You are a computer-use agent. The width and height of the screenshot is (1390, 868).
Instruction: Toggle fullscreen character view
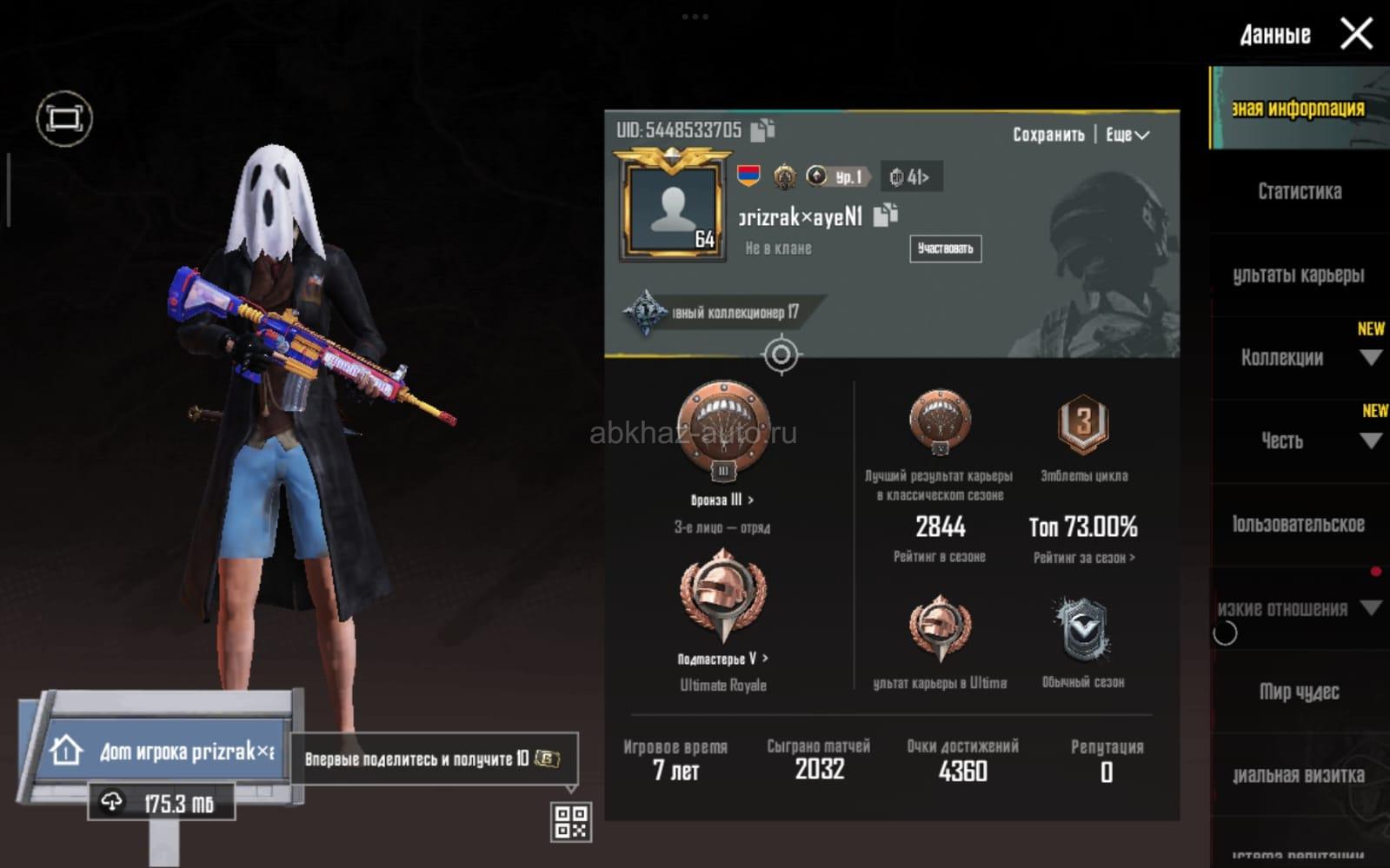click(x=64, y=118)
